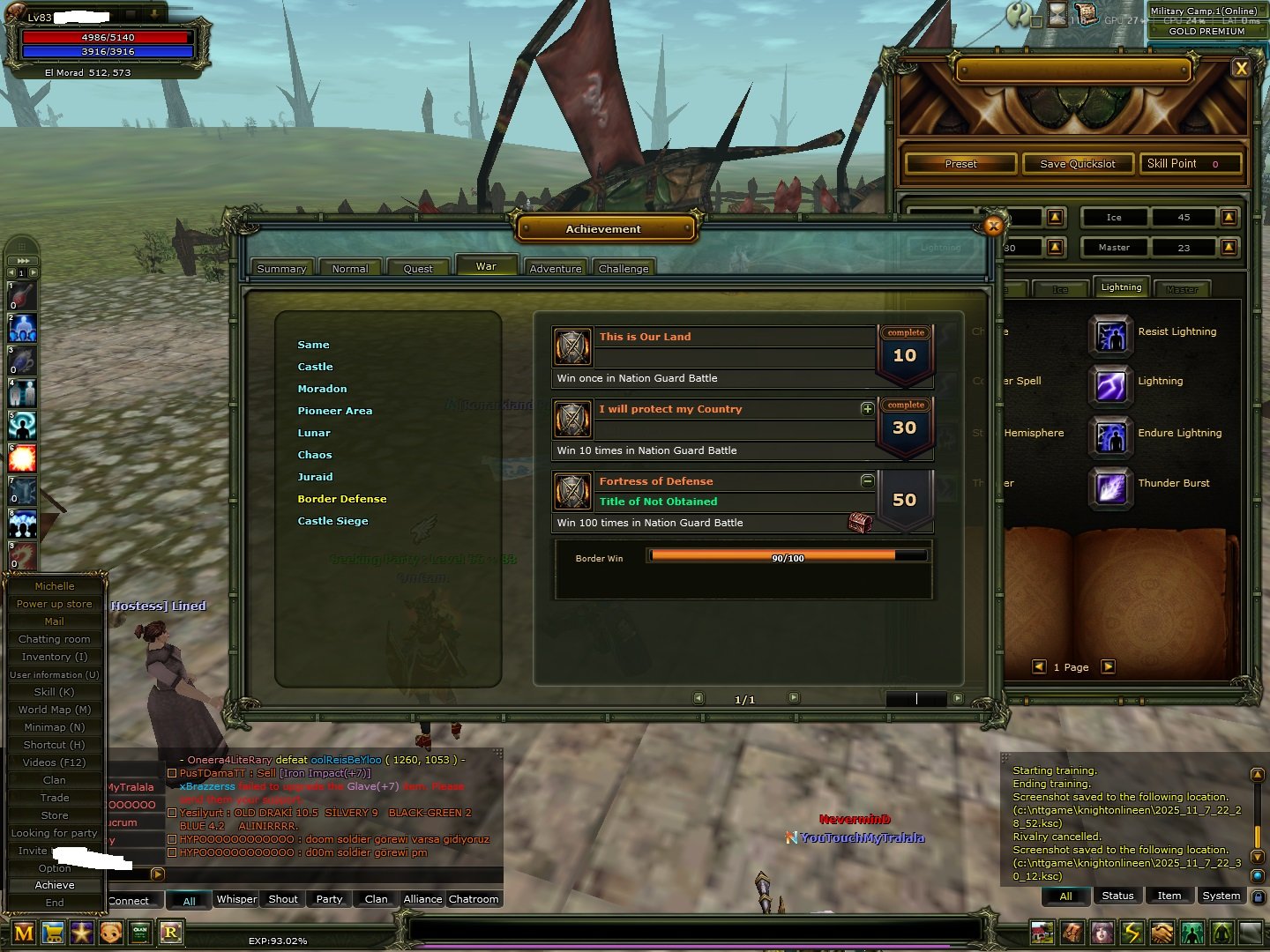Open the skill Preset button
The width and height of the screenshot is (1270, 952).
click(x=960, y=164)
